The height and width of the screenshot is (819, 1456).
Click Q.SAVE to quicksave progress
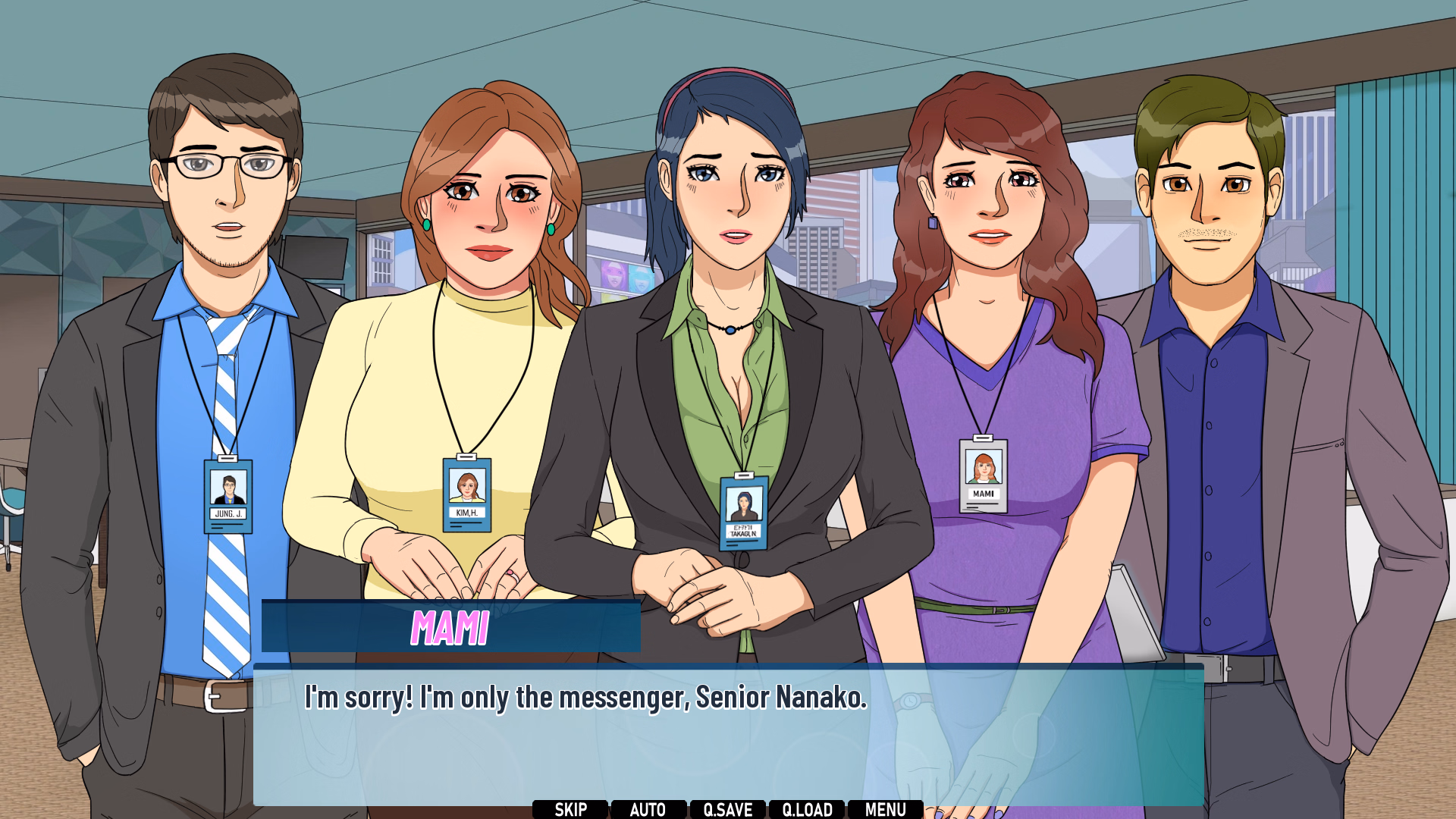coord(729,808)
